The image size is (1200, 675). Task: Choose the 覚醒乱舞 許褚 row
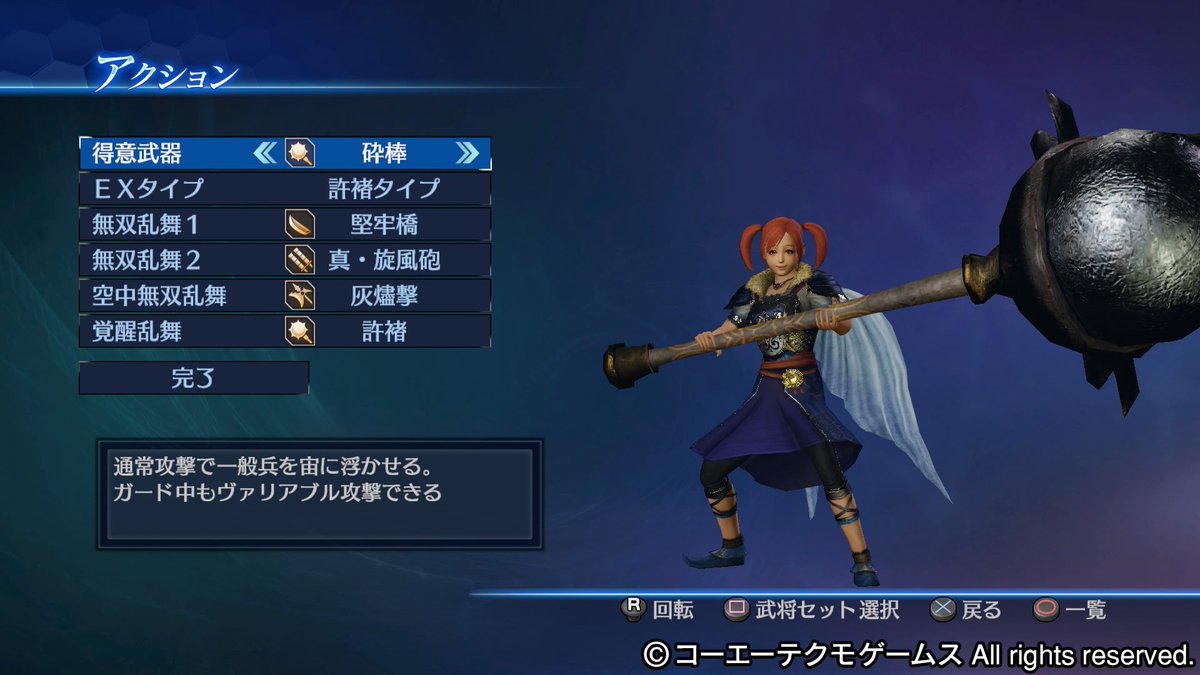[x=285, y=331]
